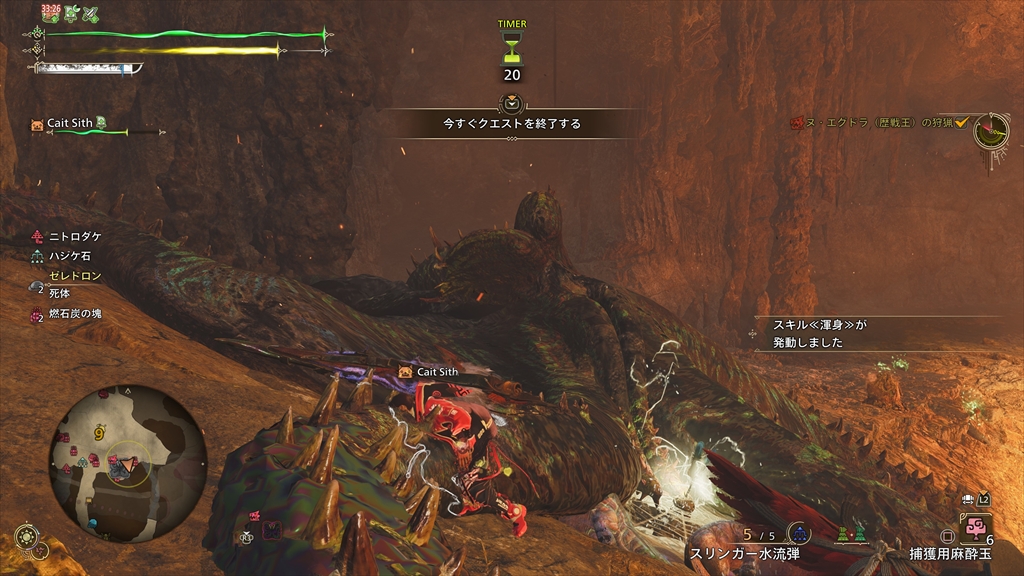The height and width of the screenshot is (576, 1024).
Task: Select 今すぐクエストを終了する to end the quest
Action: point(512,124)
